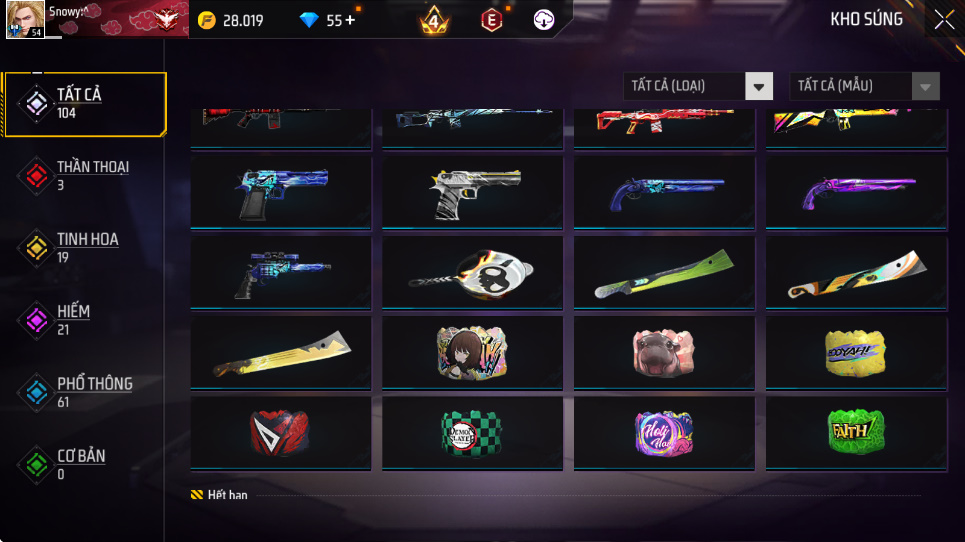Viewport: 965px width, 542px height.
Task: Open the Tất Cả (Mẫu) skin dropdown
Action: (865, 86)
